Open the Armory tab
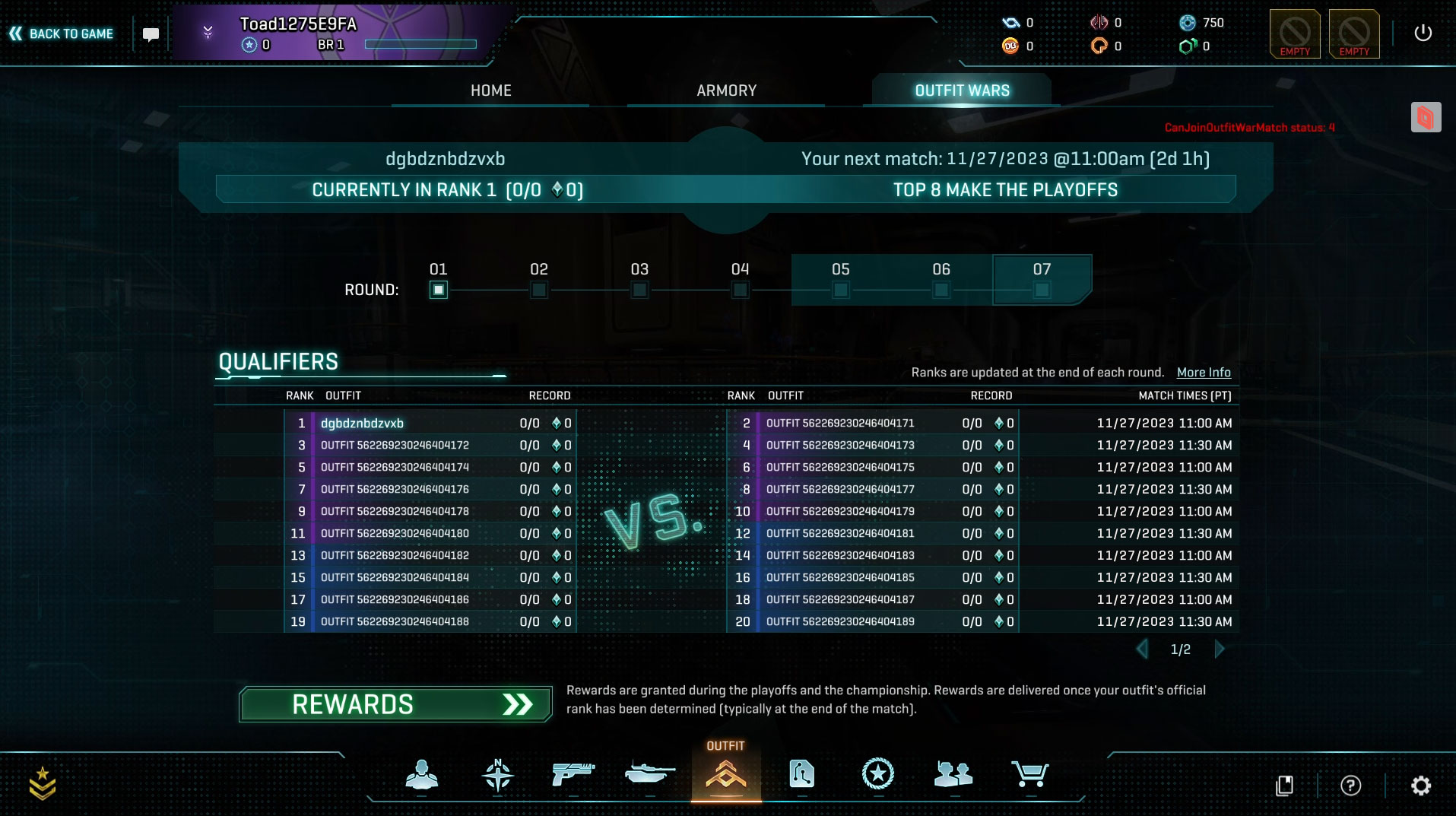Viewport: 1456px width, 816px height. click(726, 90)
